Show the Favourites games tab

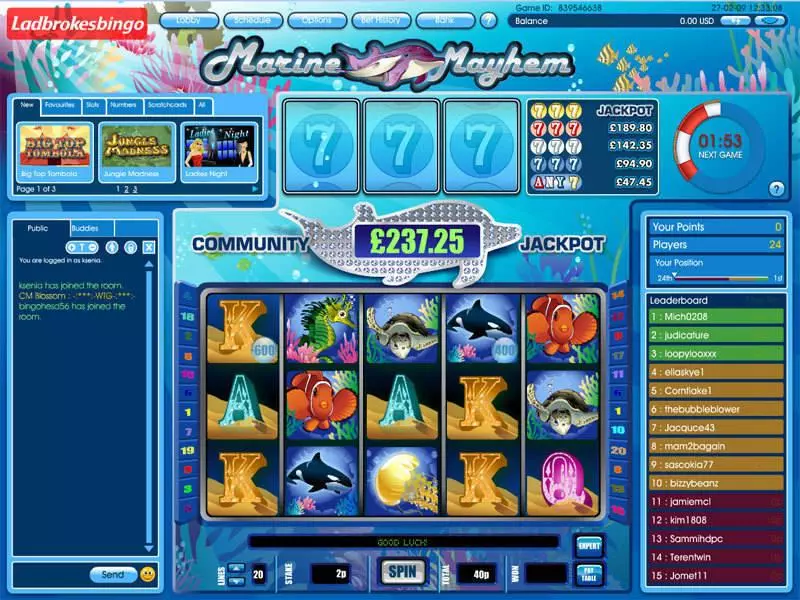[61, 104]
